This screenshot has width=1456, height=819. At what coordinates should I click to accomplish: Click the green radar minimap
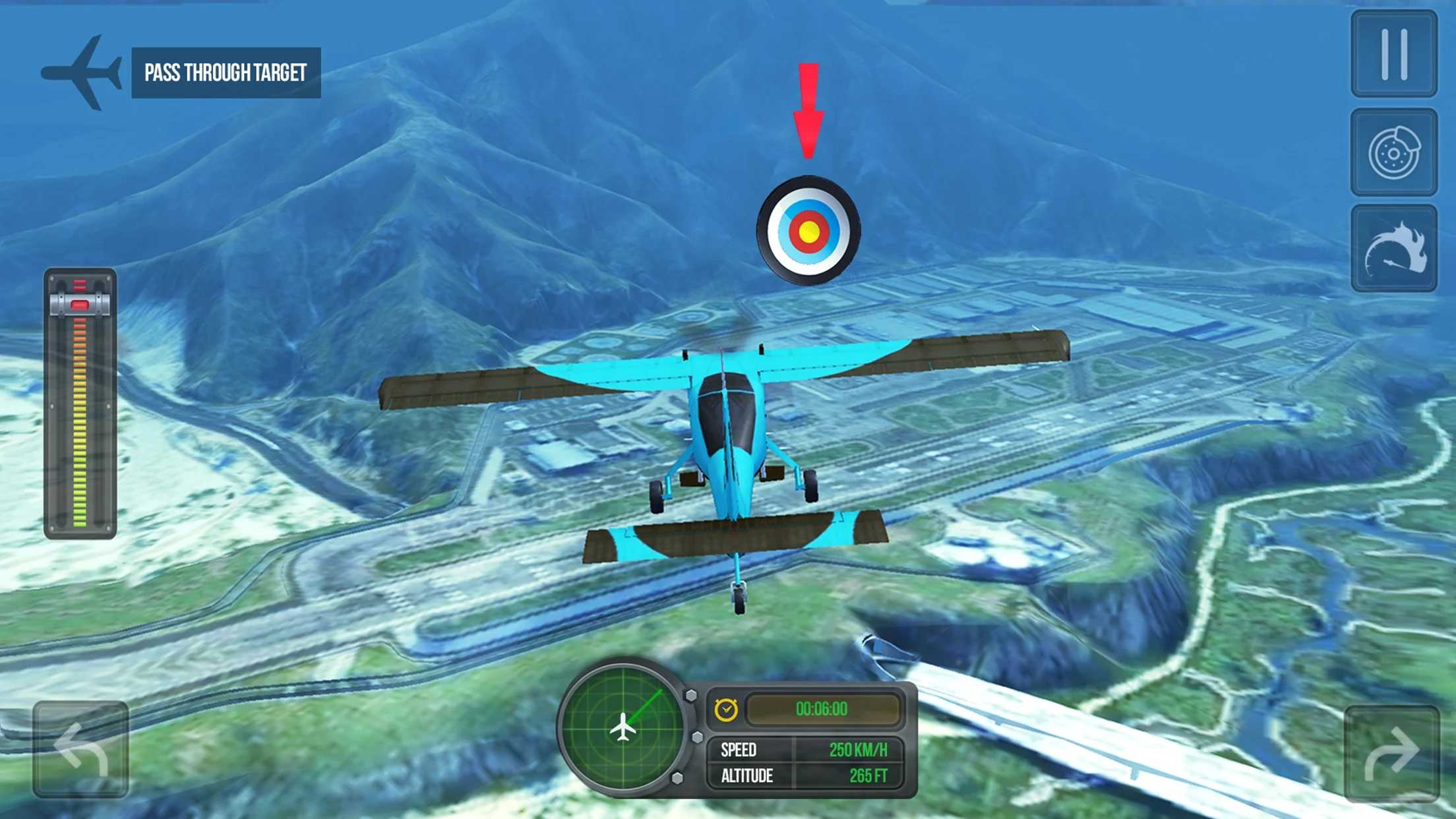pyautogui.click(x=622, y=727)
